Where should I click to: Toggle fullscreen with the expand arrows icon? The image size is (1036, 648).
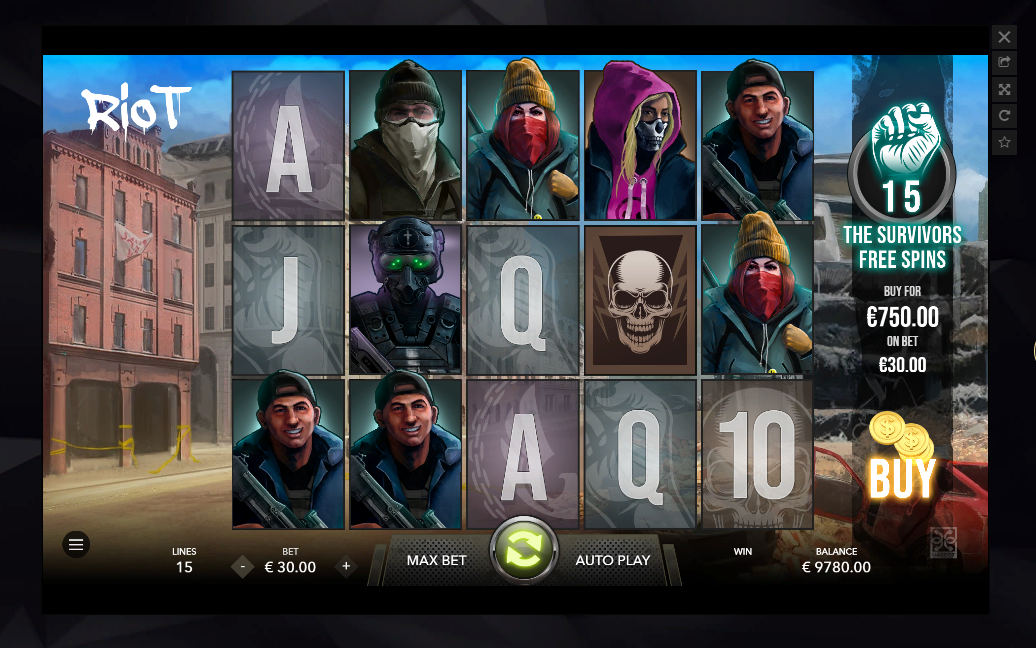(1004, 89)
